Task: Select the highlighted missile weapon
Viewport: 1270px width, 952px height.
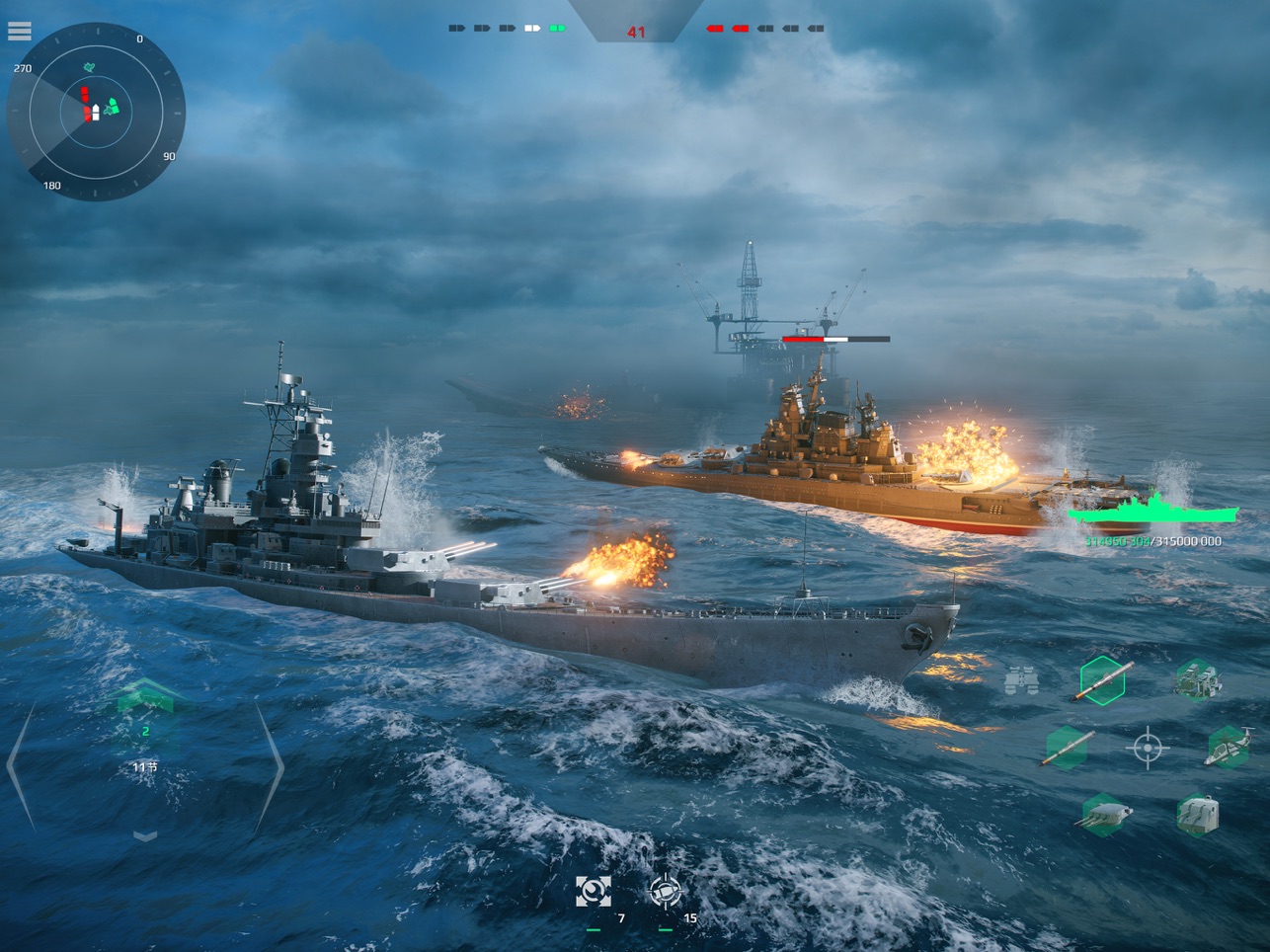Action: tap(1103, 680)
